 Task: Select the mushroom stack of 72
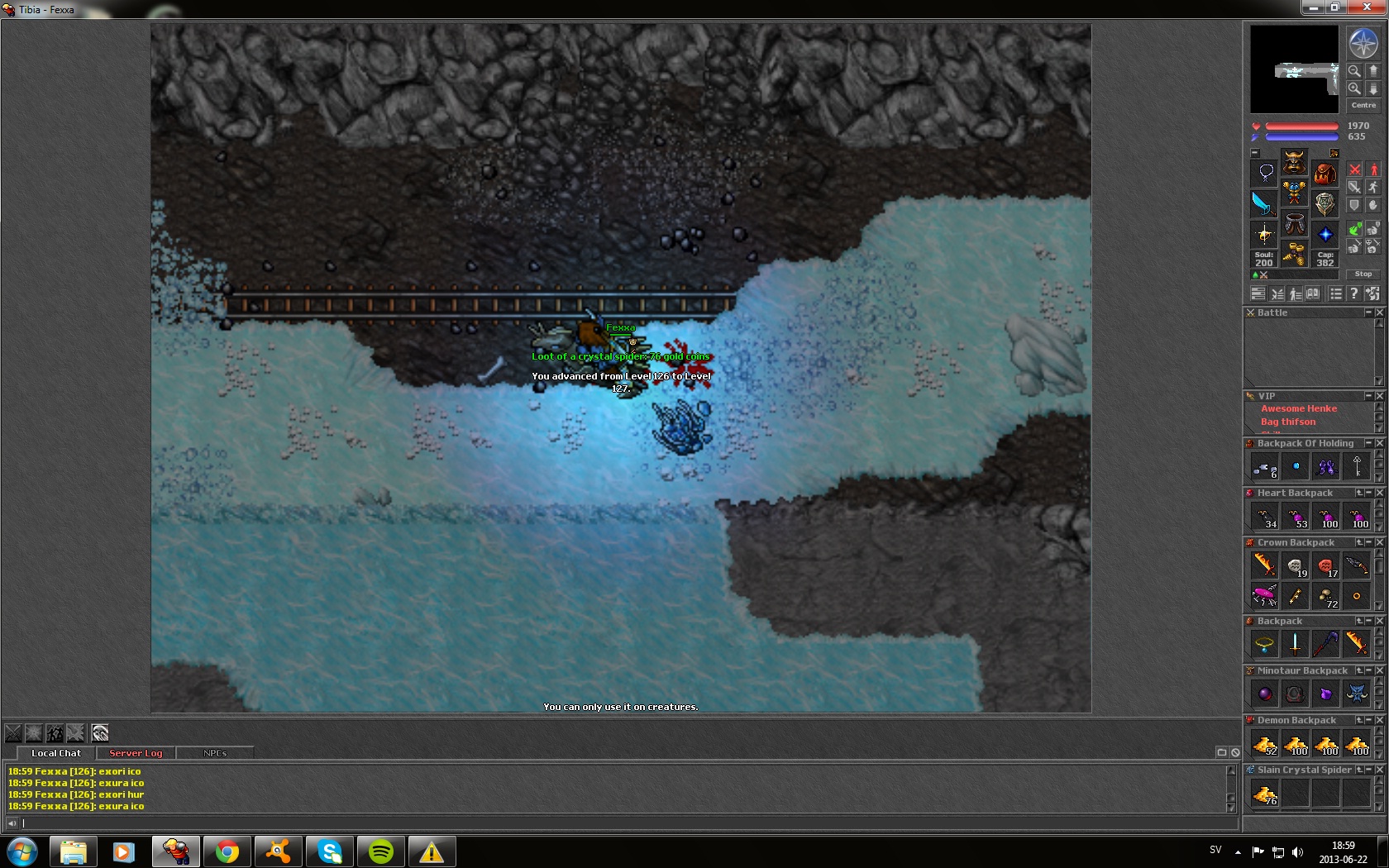coord(1326,596)
